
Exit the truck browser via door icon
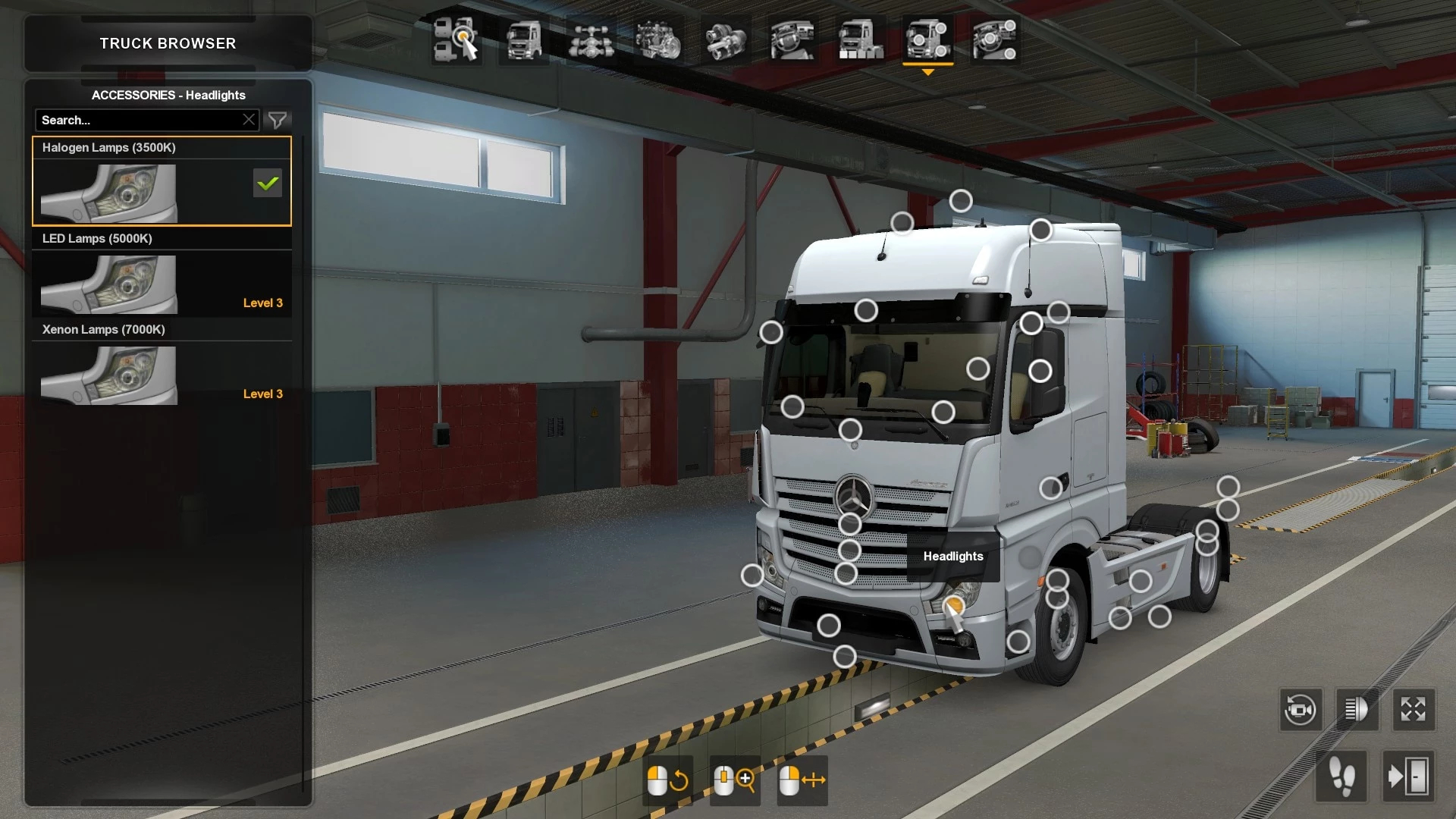[1407, 777]
